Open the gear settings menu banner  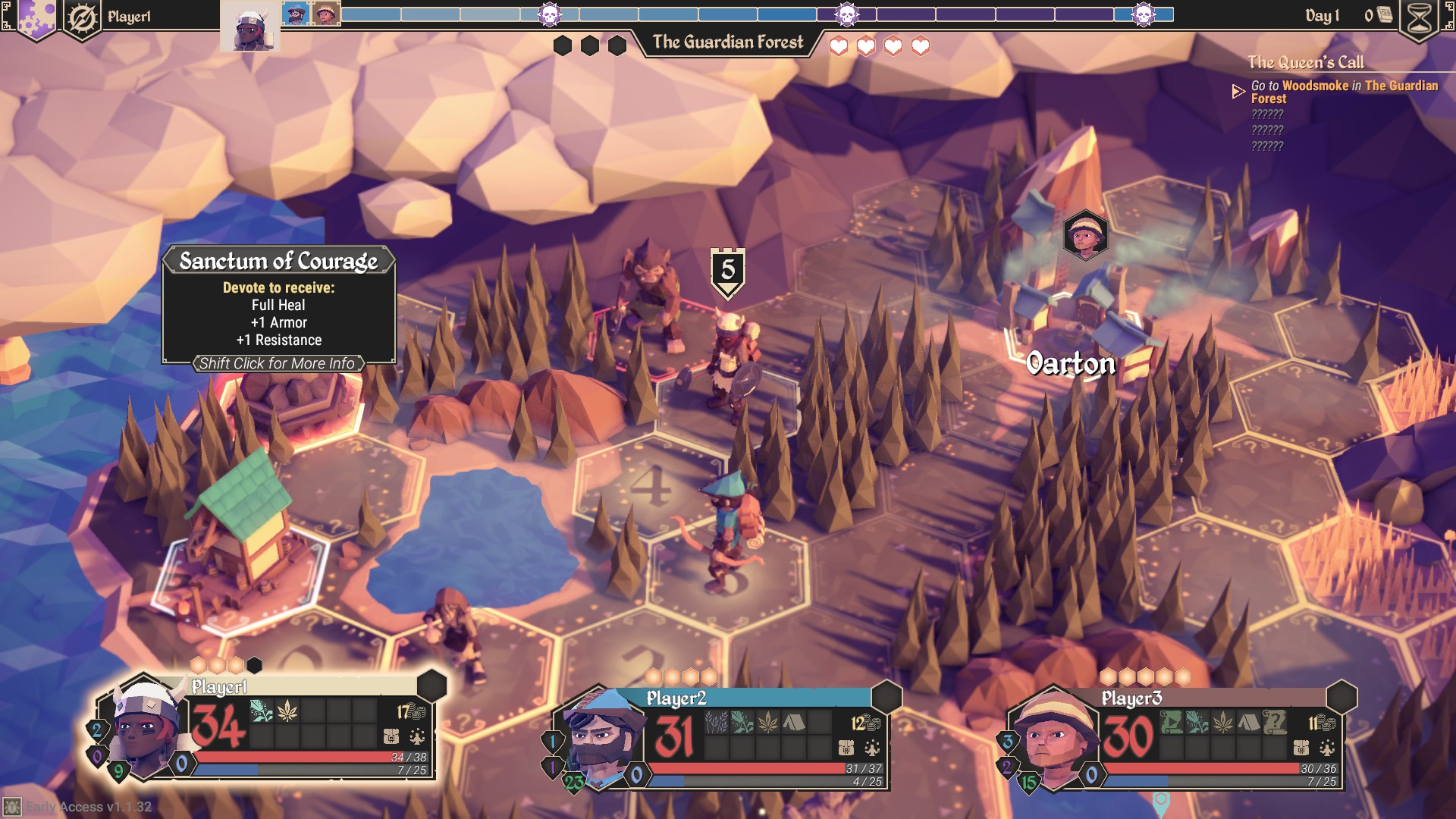pos(36,18)
